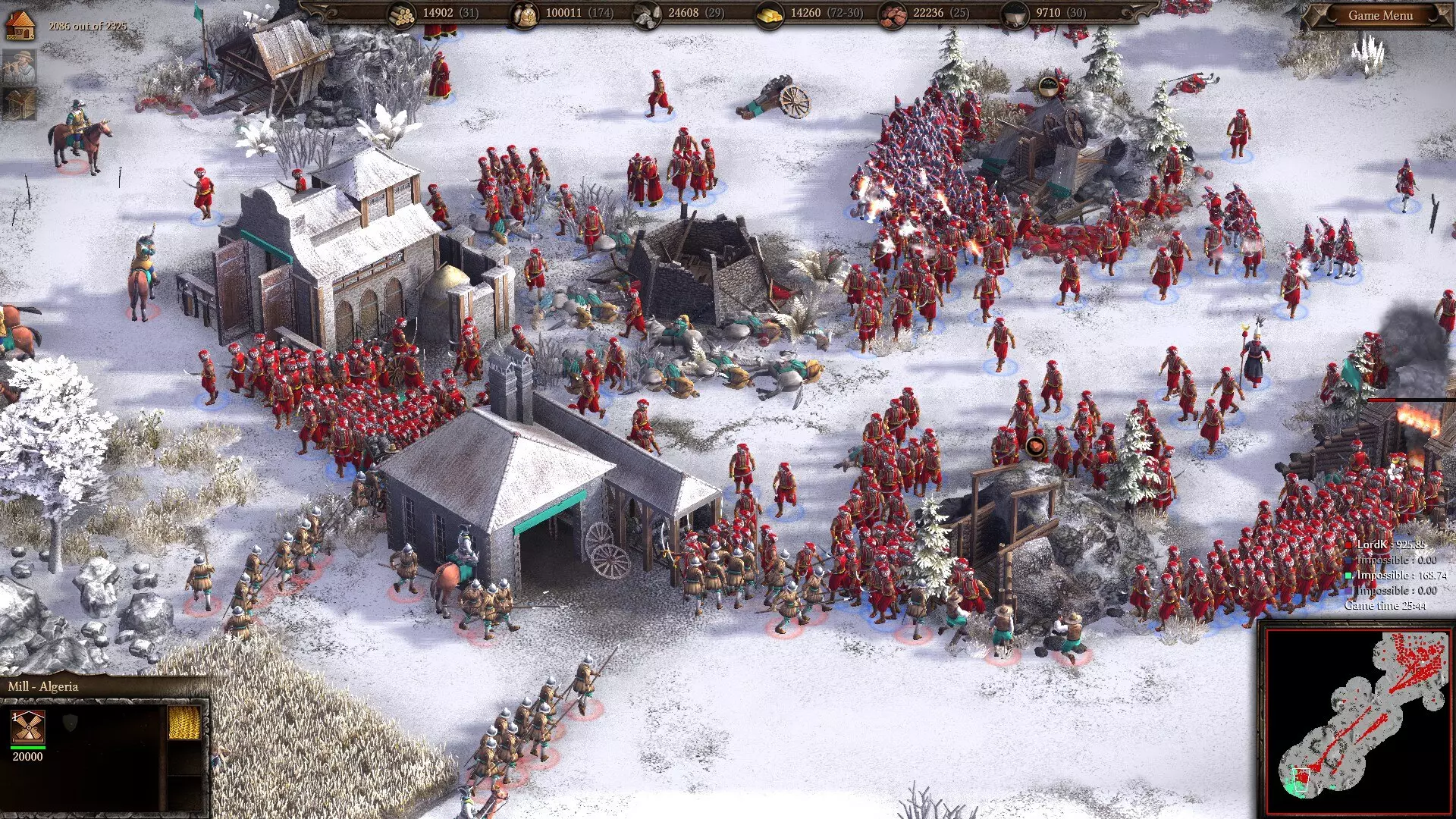
Task: Select the flute-playing peasant icon
Action: 19,67
